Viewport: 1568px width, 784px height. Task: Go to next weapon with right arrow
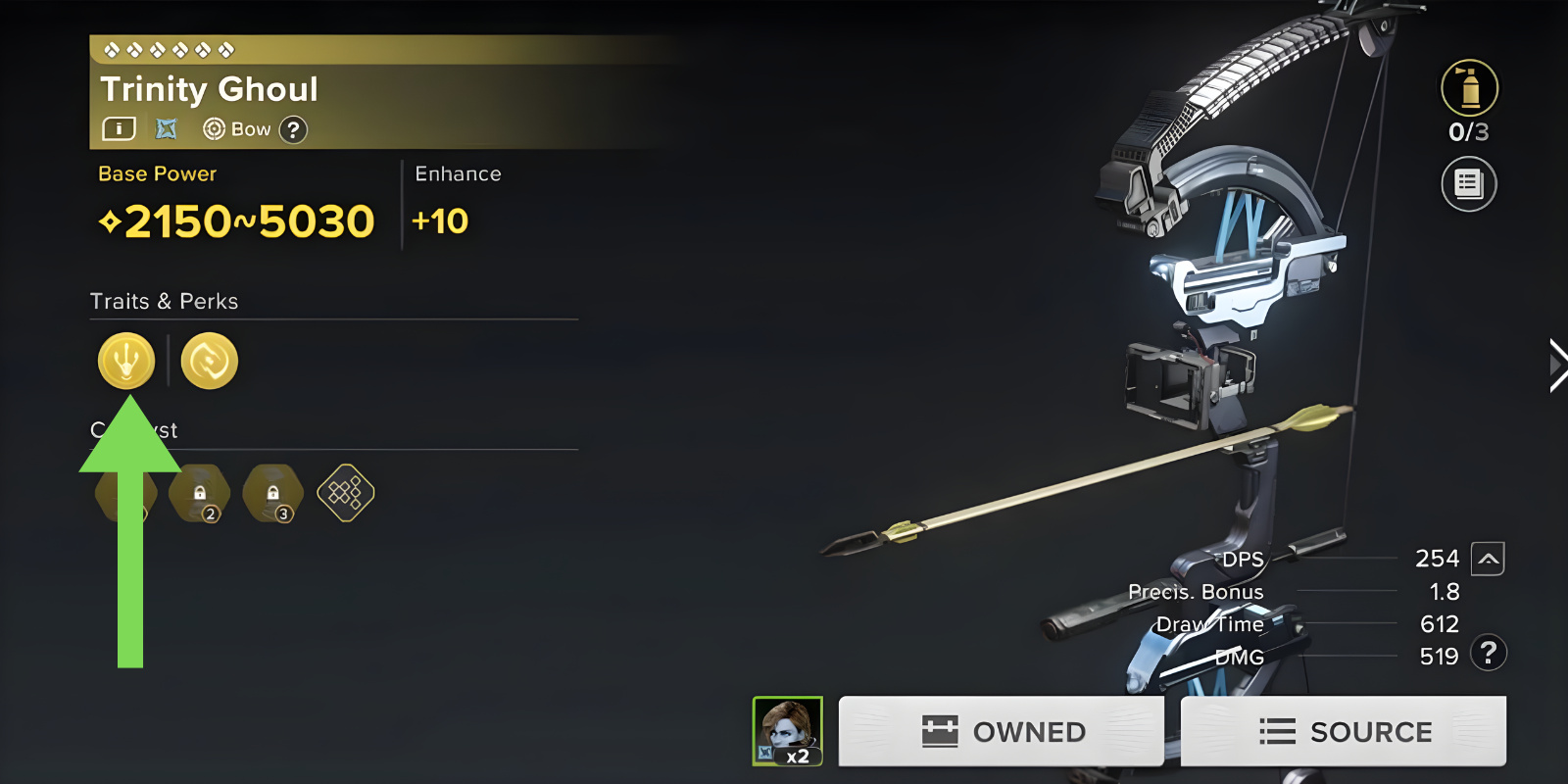point(1555,366)
